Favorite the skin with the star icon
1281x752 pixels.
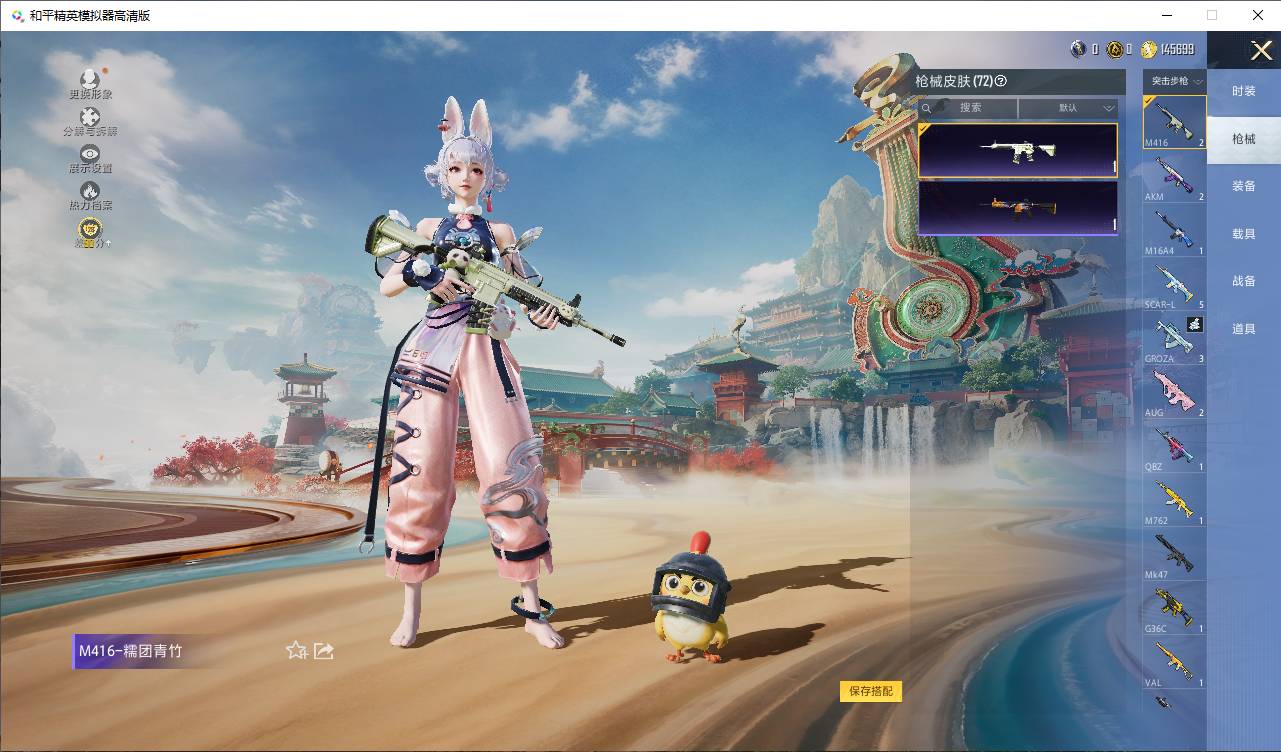click(x=296, y=651)
